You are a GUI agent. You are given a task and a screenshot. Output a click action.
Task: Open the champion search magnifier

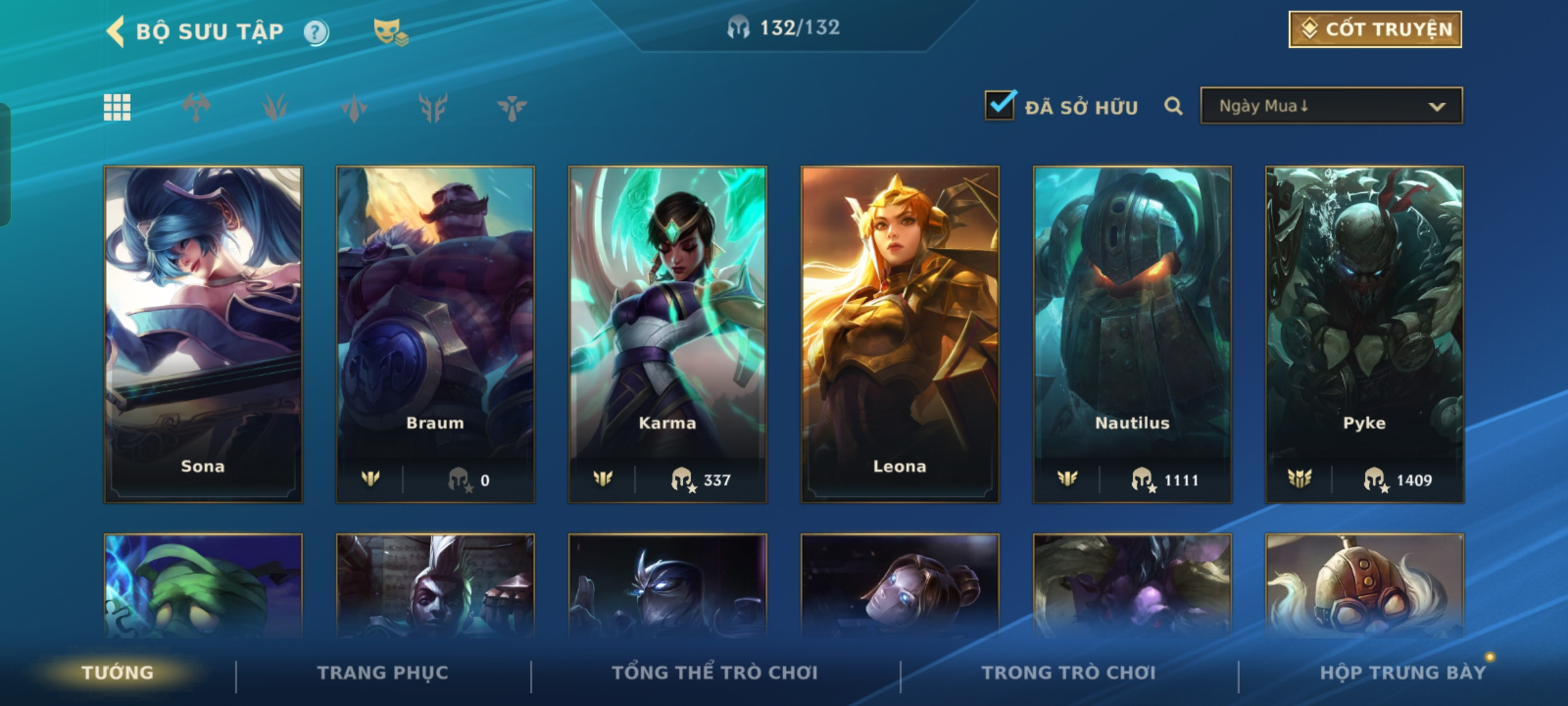click(1173, 106)
